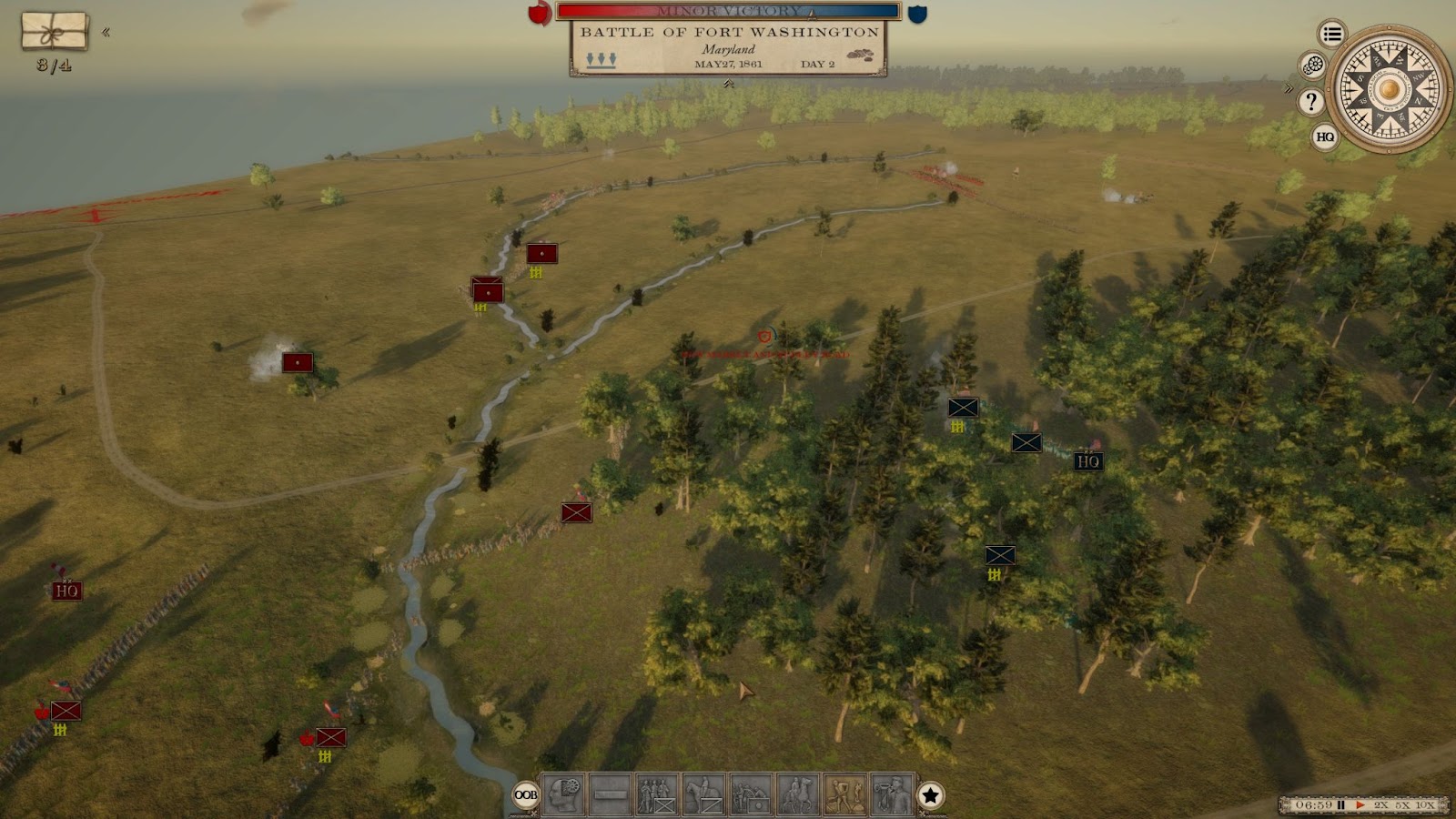Select the artillery cannon crew toolbar icon
Screen dimensions: 1456x819
click(x=751, y=795)
